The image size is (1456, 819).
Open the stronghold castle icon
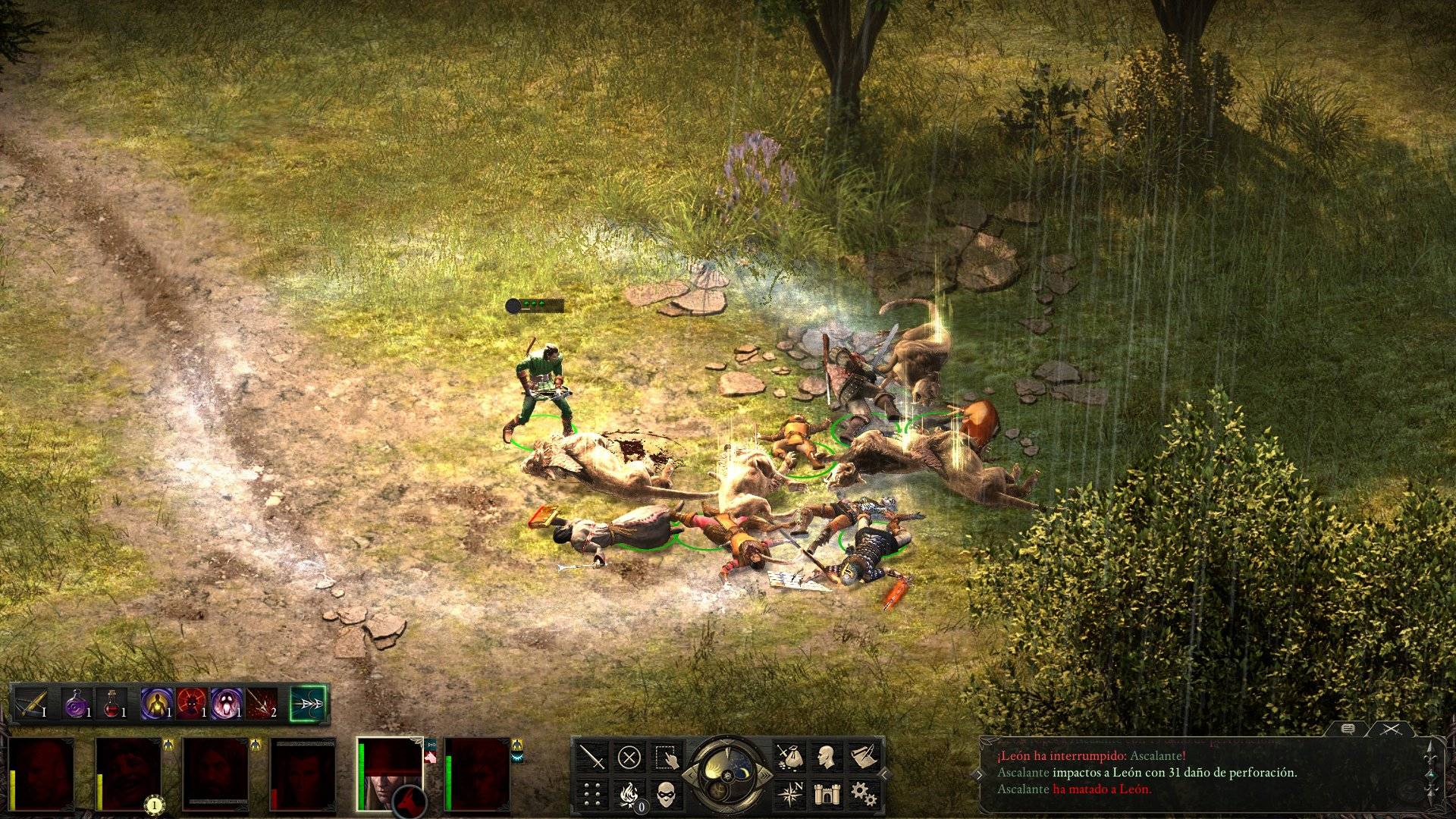tap(828, 793)
